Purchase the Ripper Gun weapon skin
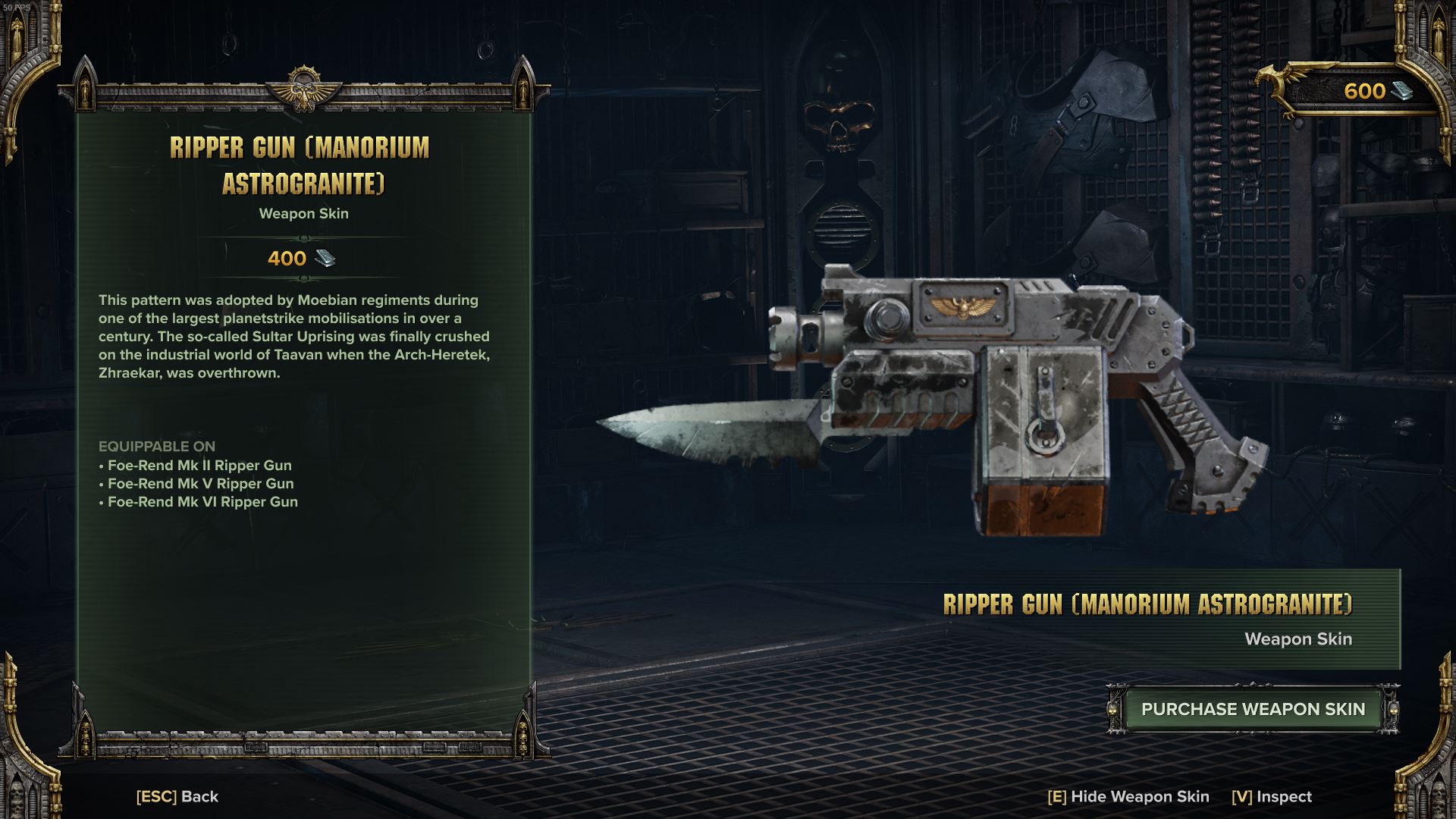The width and height of the screenshot is (1456, 819). coord(1253,709)
